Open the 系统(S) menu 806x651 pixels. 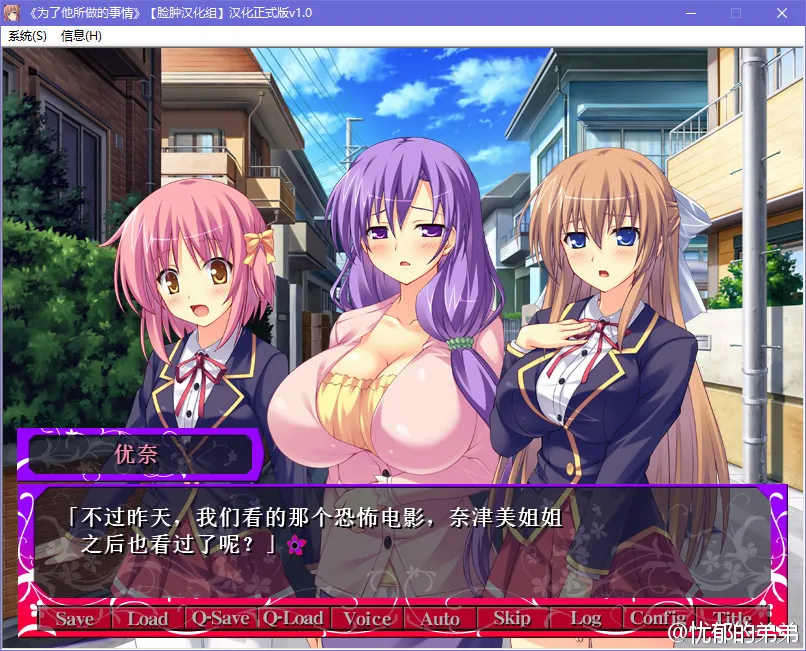click(27, 36)
